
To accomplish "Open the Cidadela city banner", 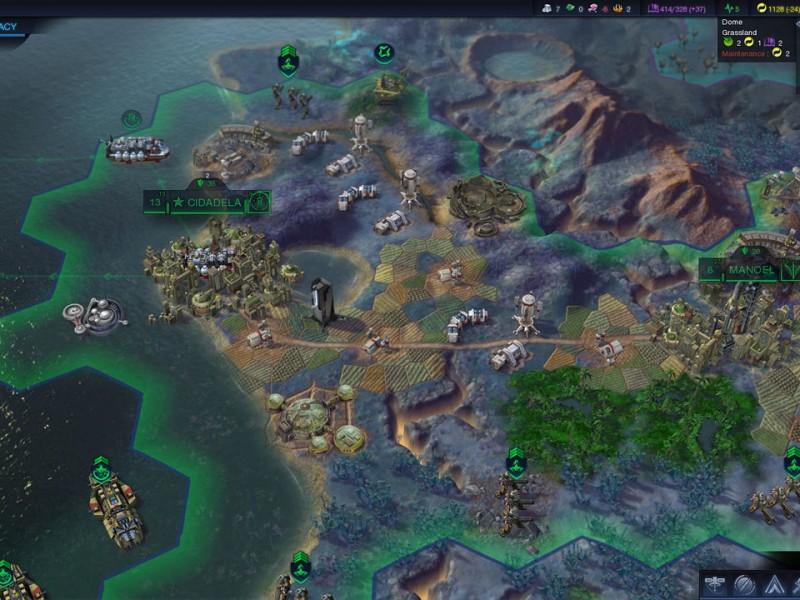I will coord(208,202).
